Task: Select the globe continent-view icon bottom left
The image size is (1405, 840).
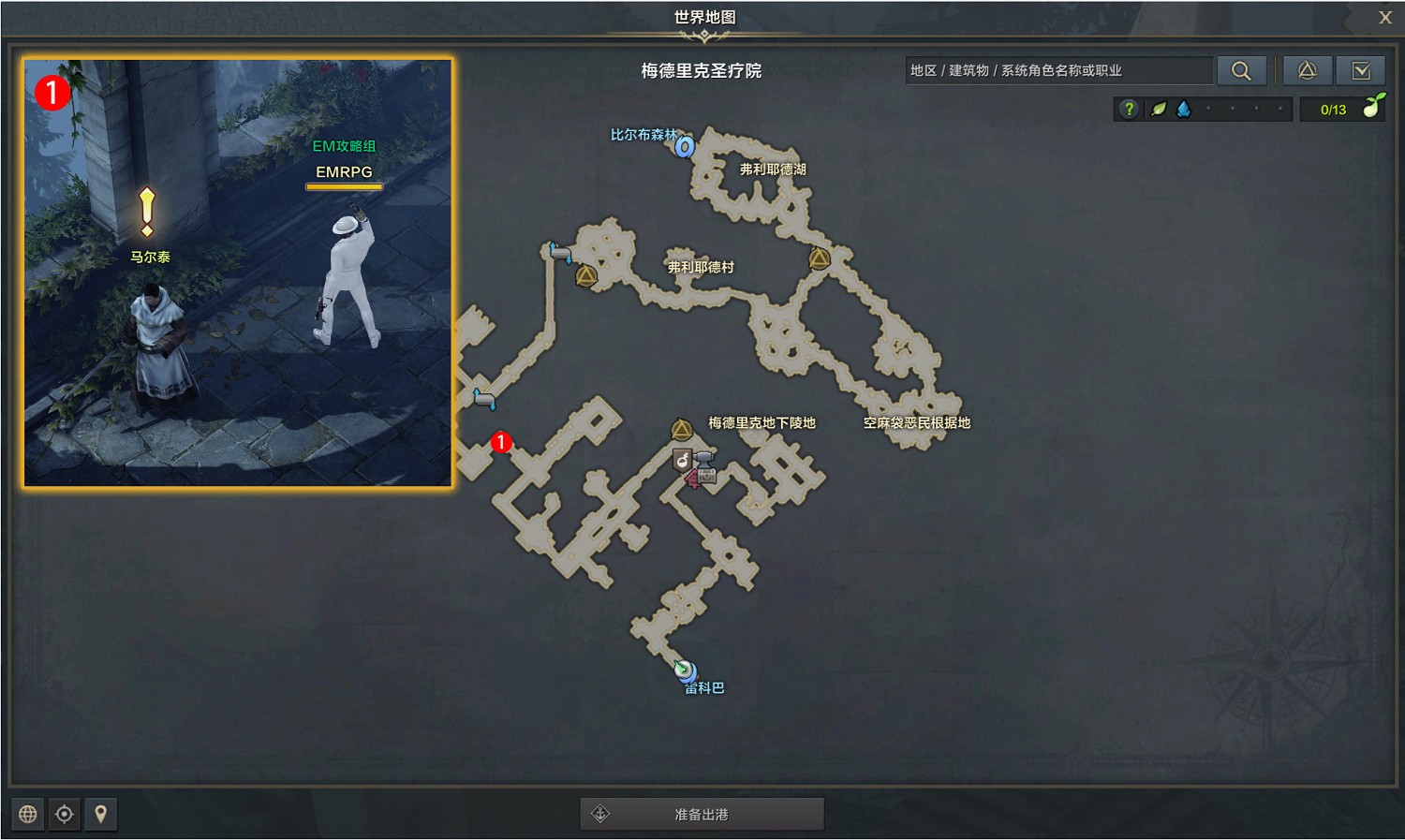Action: [x=26, y=814]
